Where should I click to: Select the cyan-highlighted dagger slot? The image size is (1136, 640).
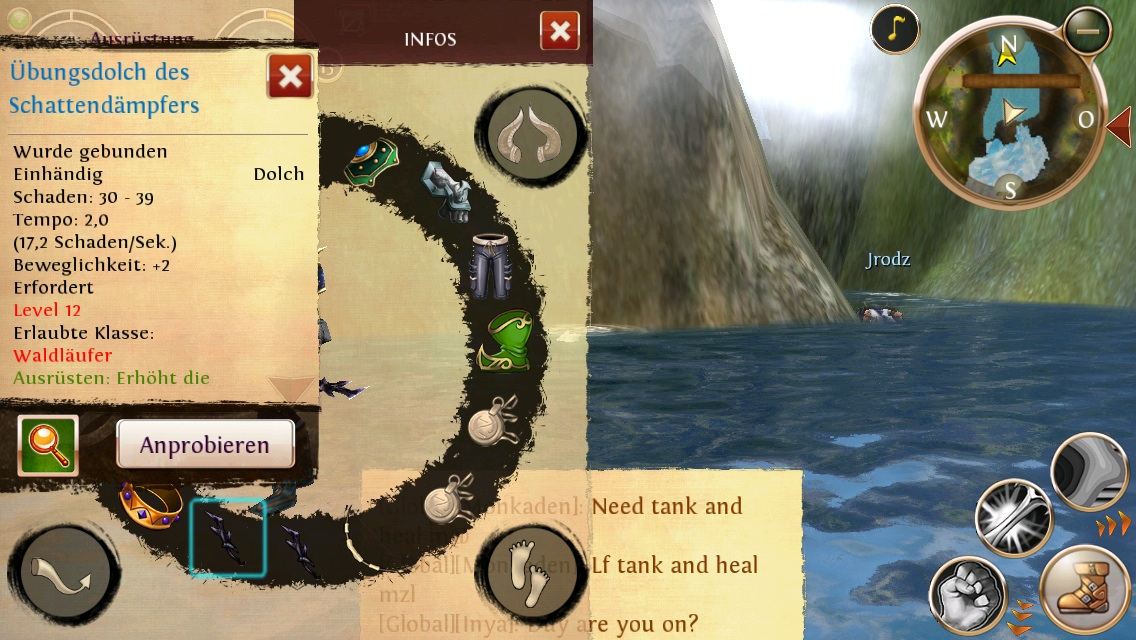coord(228,538)
